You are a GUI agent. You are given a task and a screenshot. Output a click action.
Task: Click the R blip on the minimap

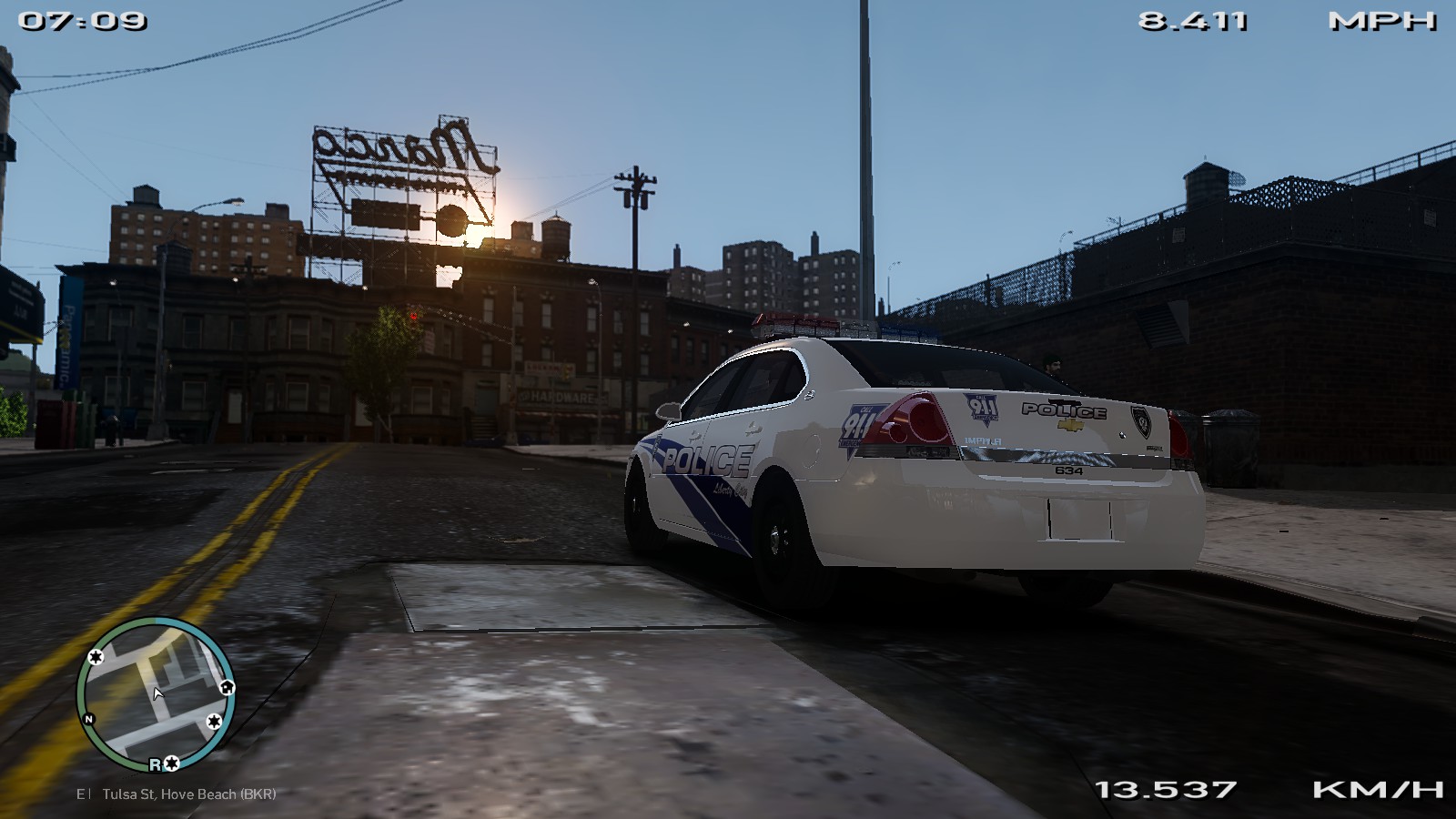[x=155, y=764]
